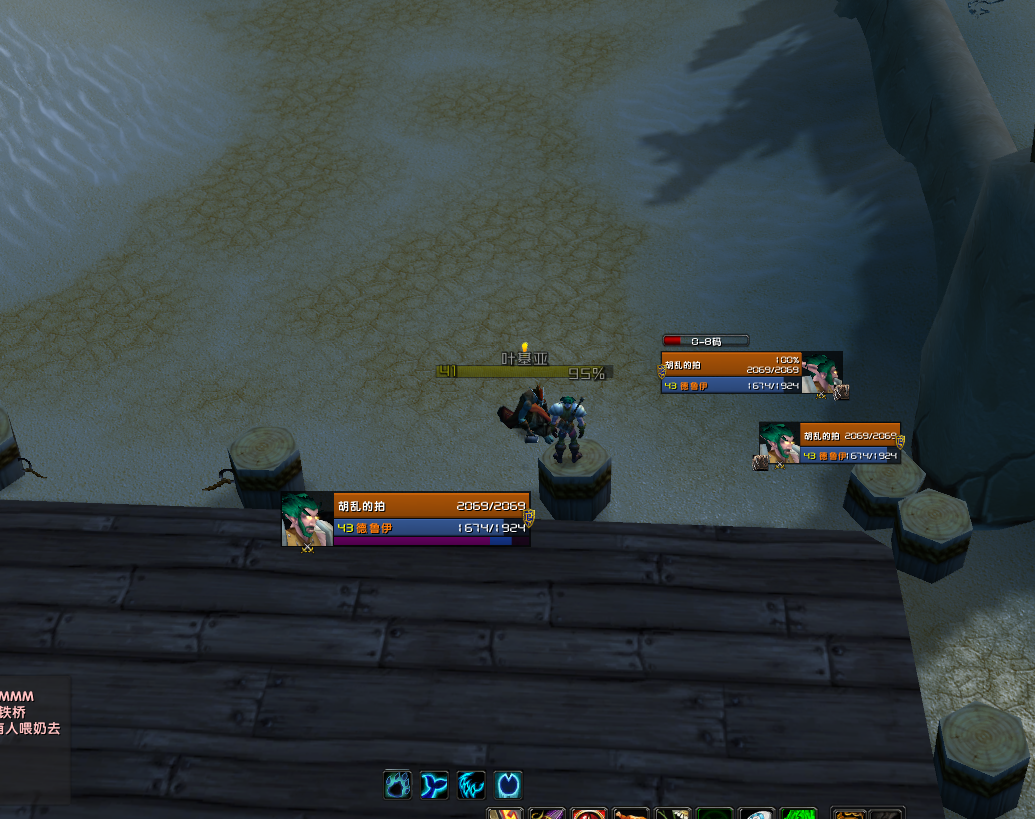Select the target frame showing 100%

[x=750, y=372]
